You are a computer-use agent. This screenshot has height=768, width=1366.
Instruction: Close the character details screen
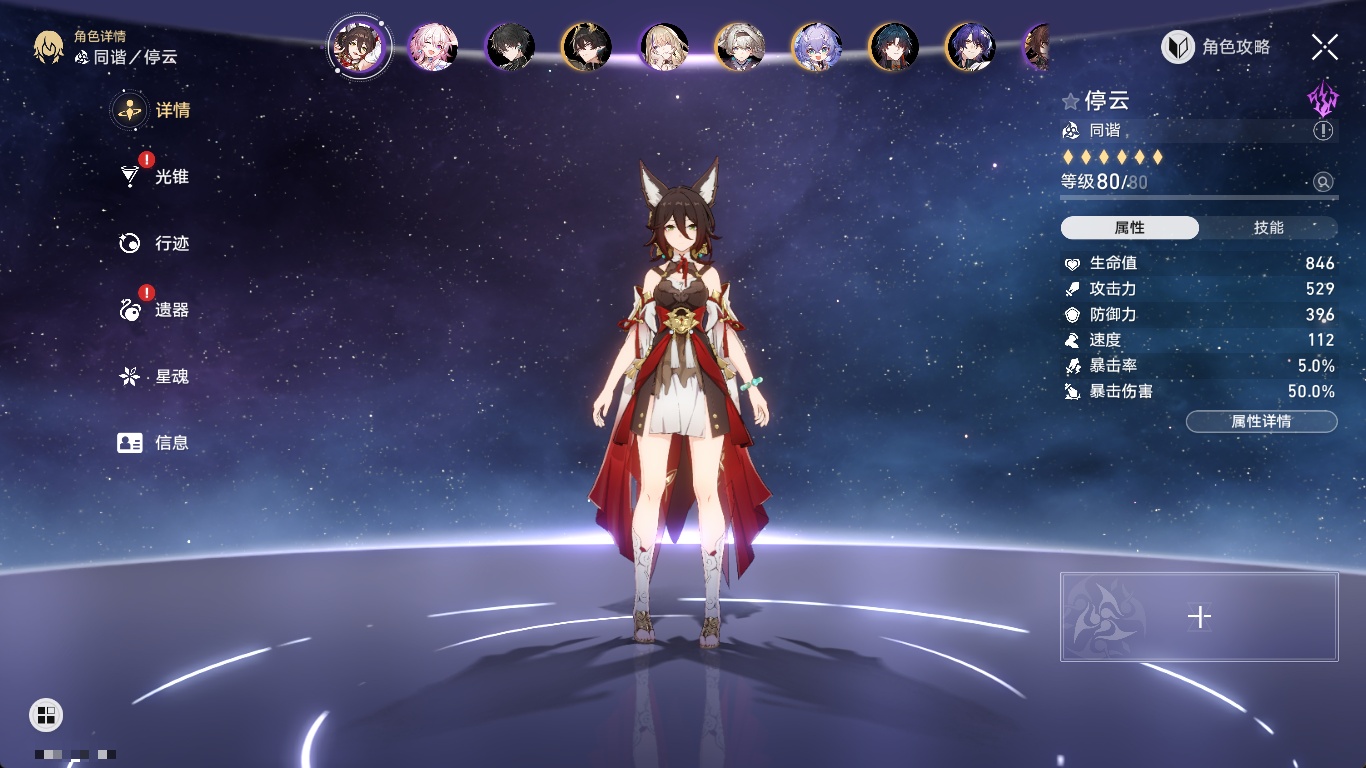pyautogui.click(x=1325, y=47)
